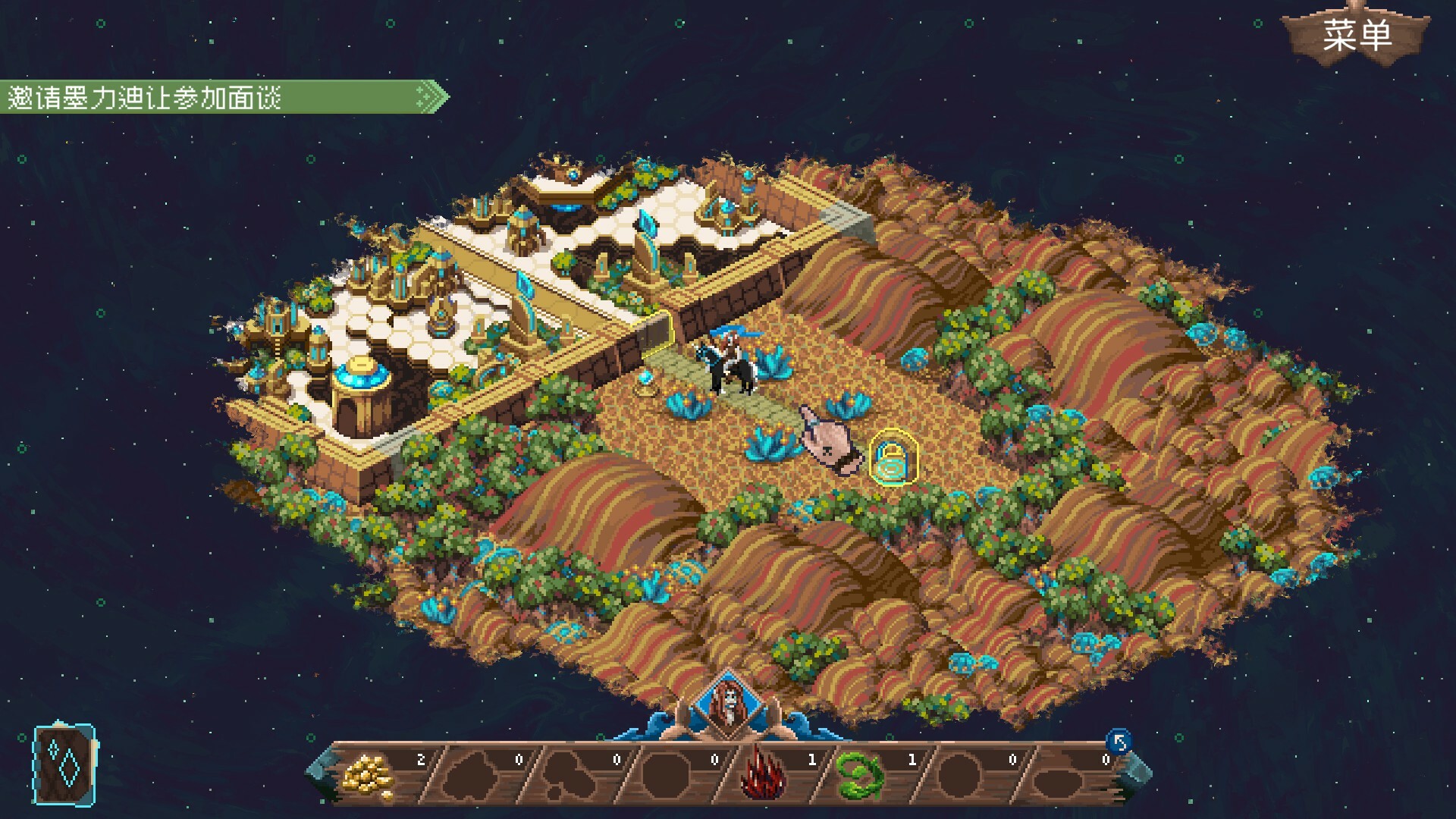The width and height of the screenshot is (1456, 819).
Task: Click the green vine resource icon
Action: (860, 775)
